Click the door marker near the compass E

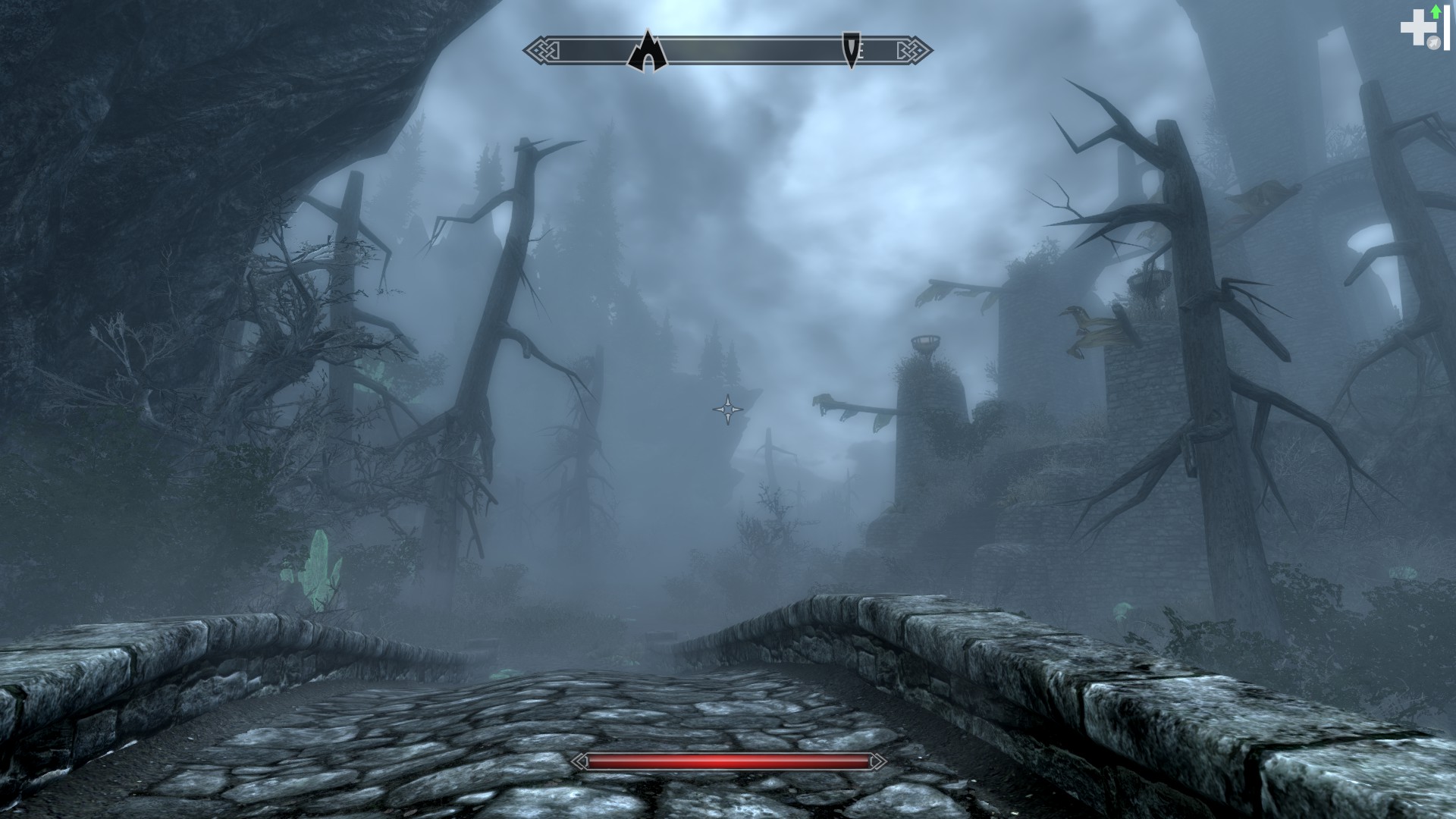pos(851,52)
